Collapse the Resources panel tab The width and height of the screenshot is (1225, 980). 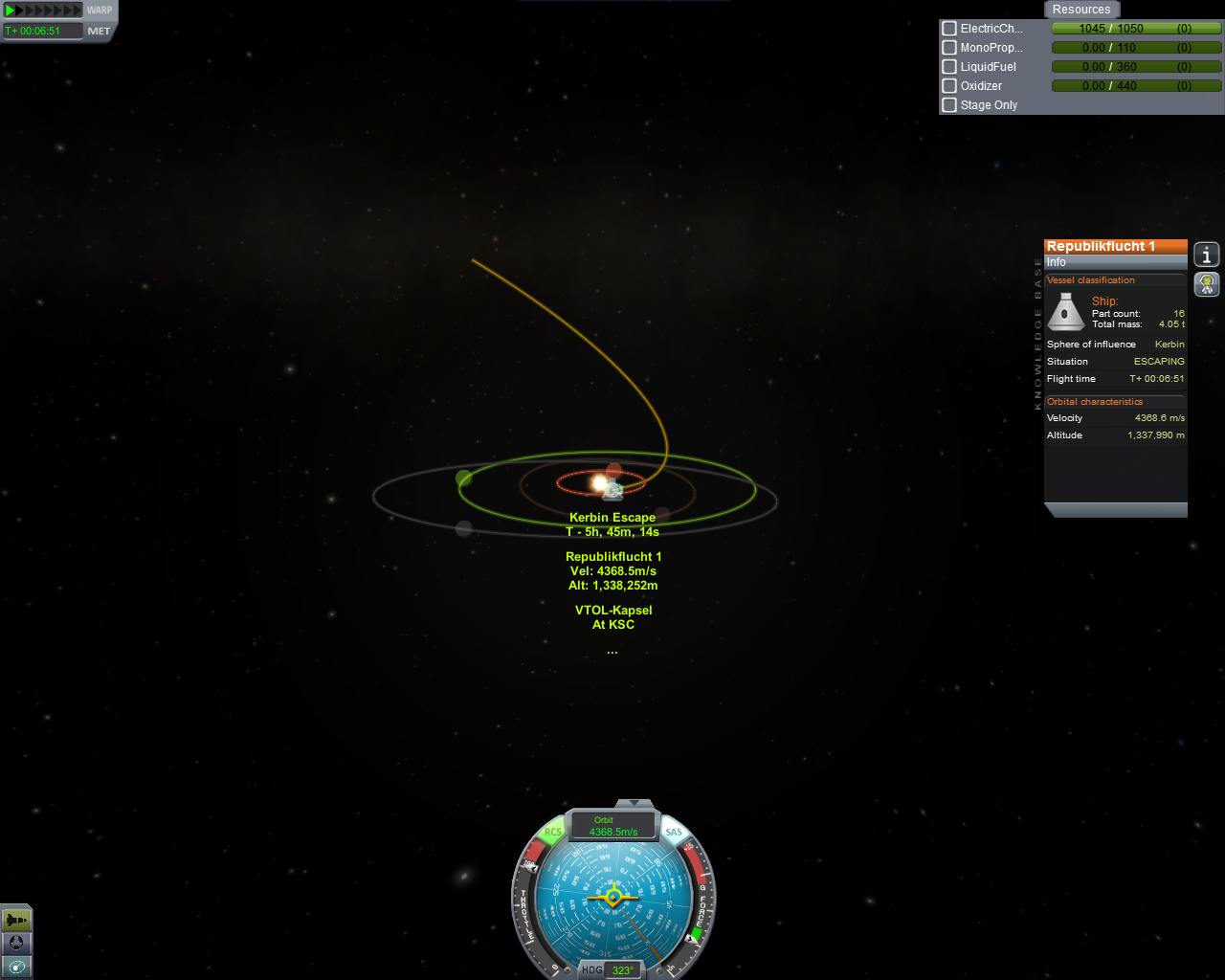[x=1081, y=10]
